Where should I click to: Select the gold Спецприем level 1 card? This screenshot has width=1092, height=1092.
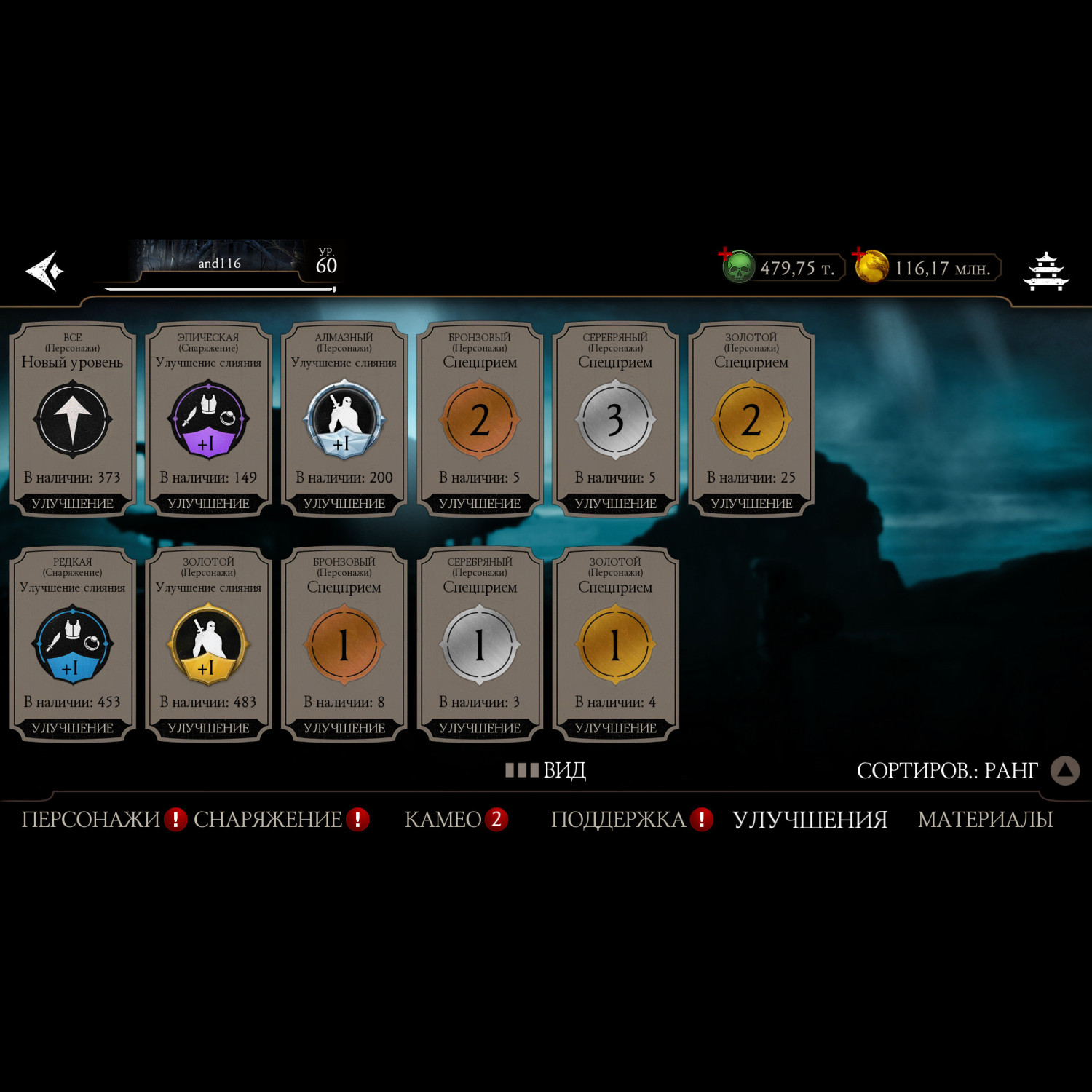click(615, 644)
